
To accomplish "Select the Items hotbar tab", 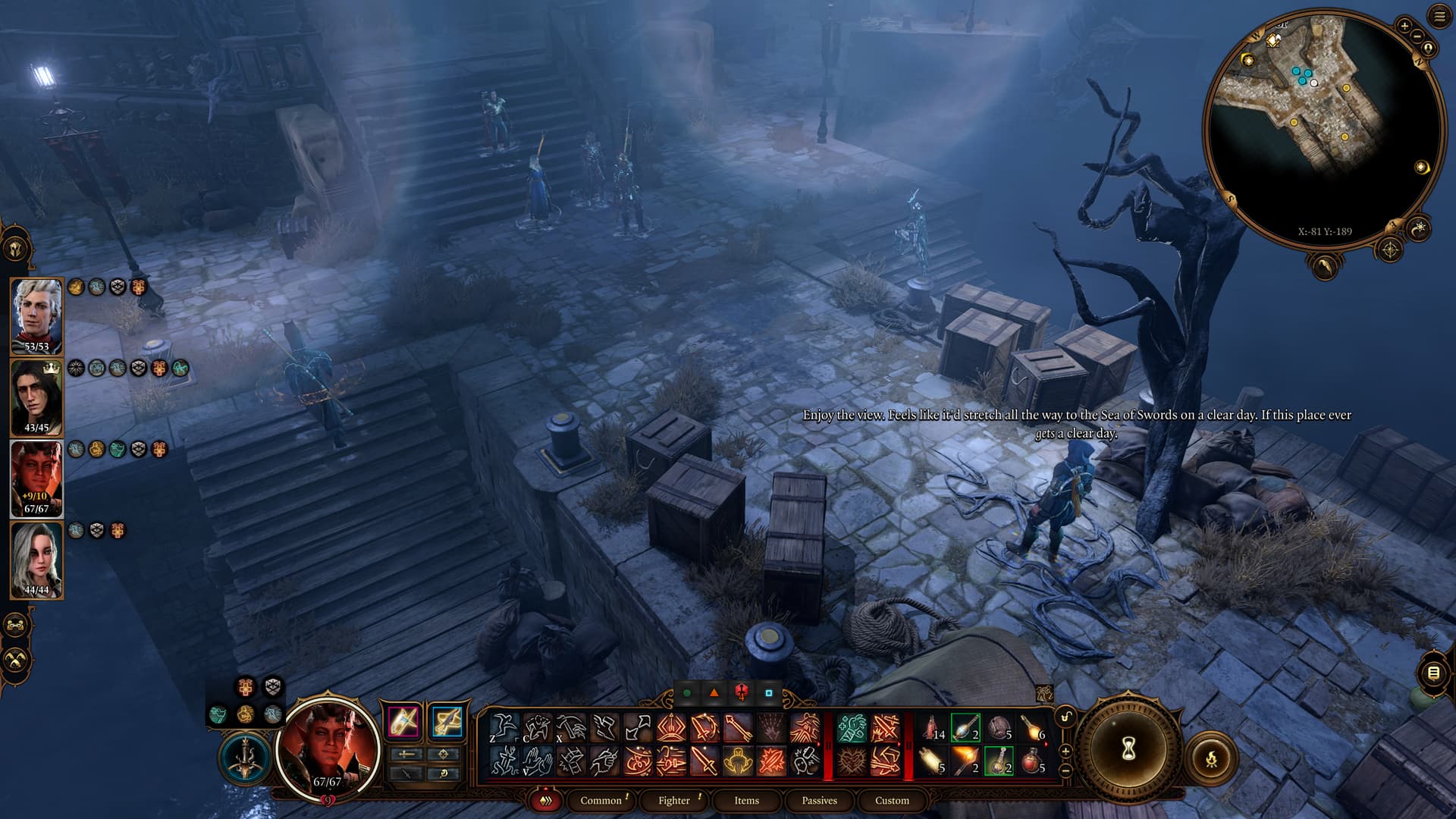I will tap(746, 800).
